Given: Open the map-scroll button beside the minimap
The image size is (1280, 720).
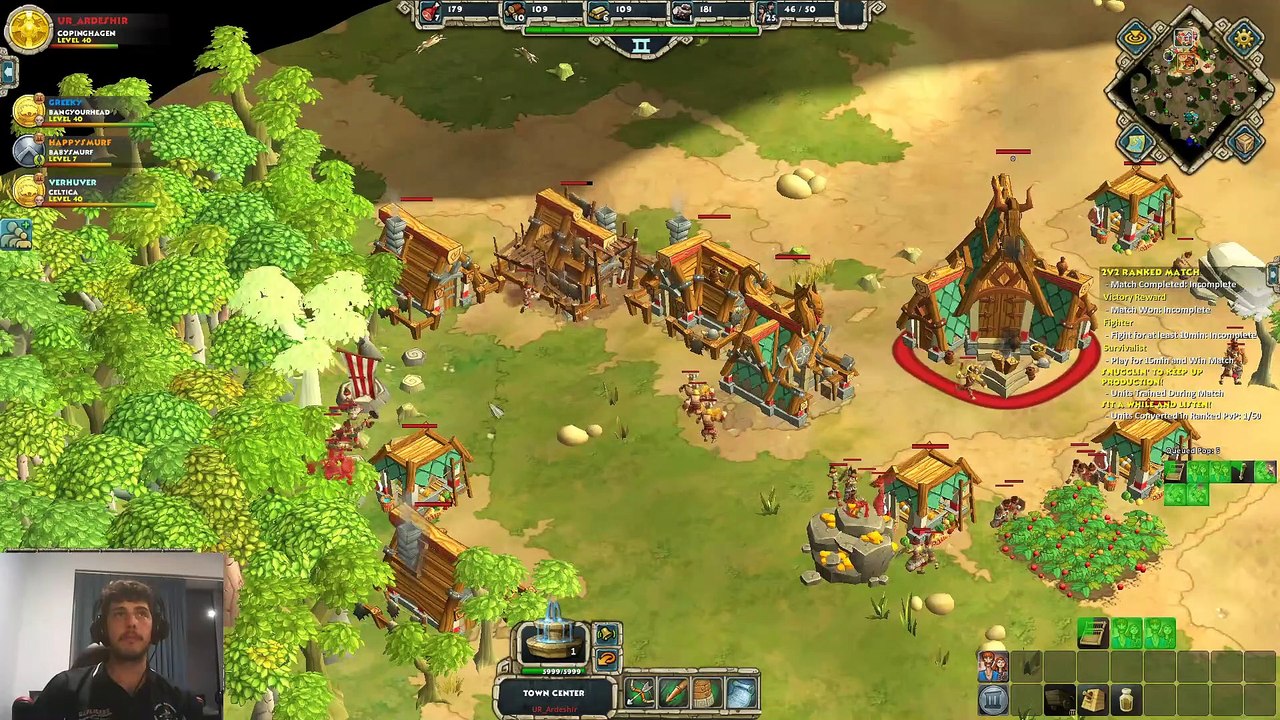Looking at the screenshot, I should [1136, 145].
